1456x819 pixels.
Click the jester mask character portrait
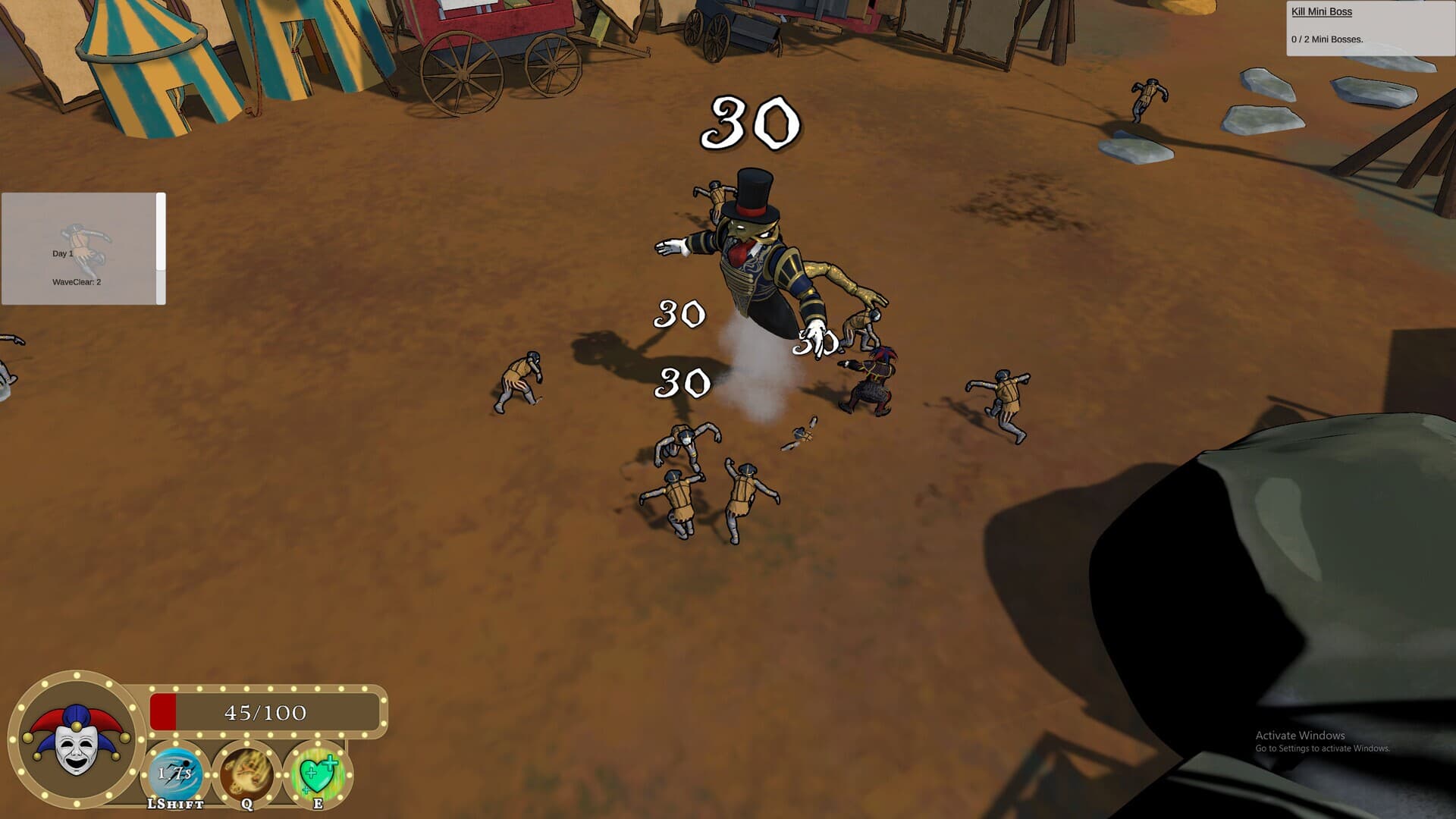pyautogui.click(x=76, y=739)
